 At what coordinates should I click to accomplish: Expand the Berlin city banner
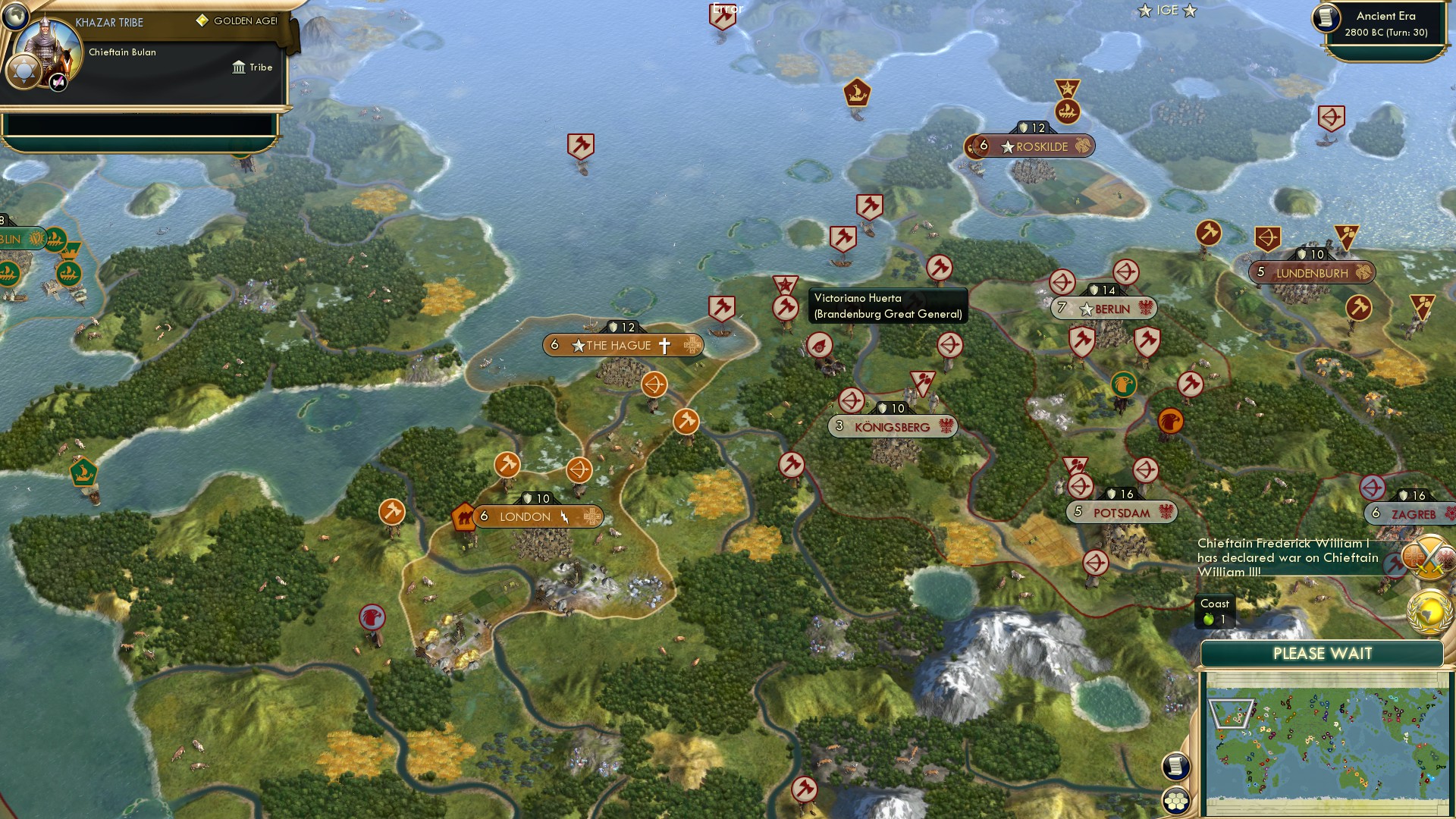[x=1105, y=308]
